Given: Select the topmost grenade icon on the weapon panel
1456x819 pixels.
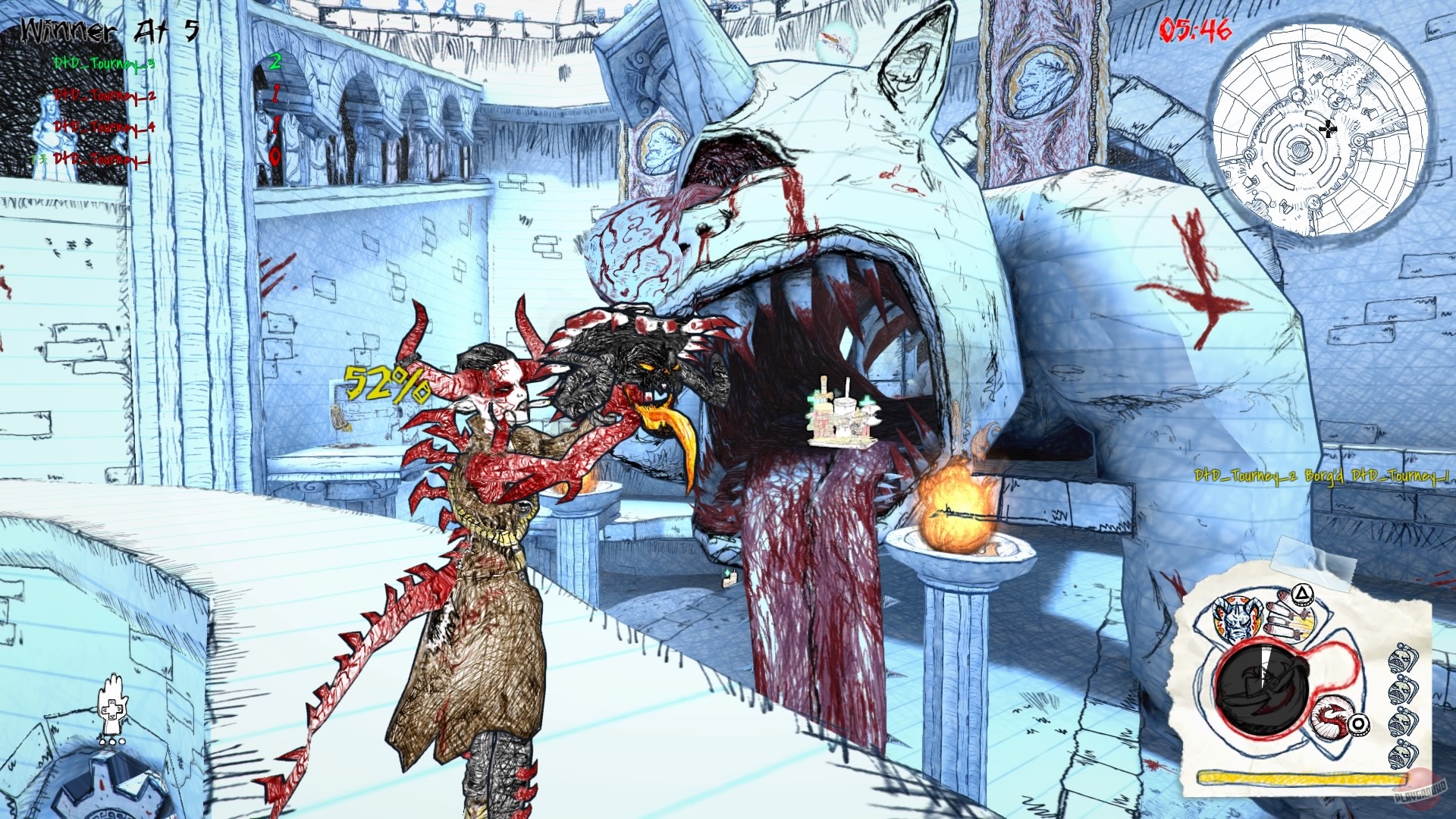Looking at the screenshot, I should tap(1402, 658).
